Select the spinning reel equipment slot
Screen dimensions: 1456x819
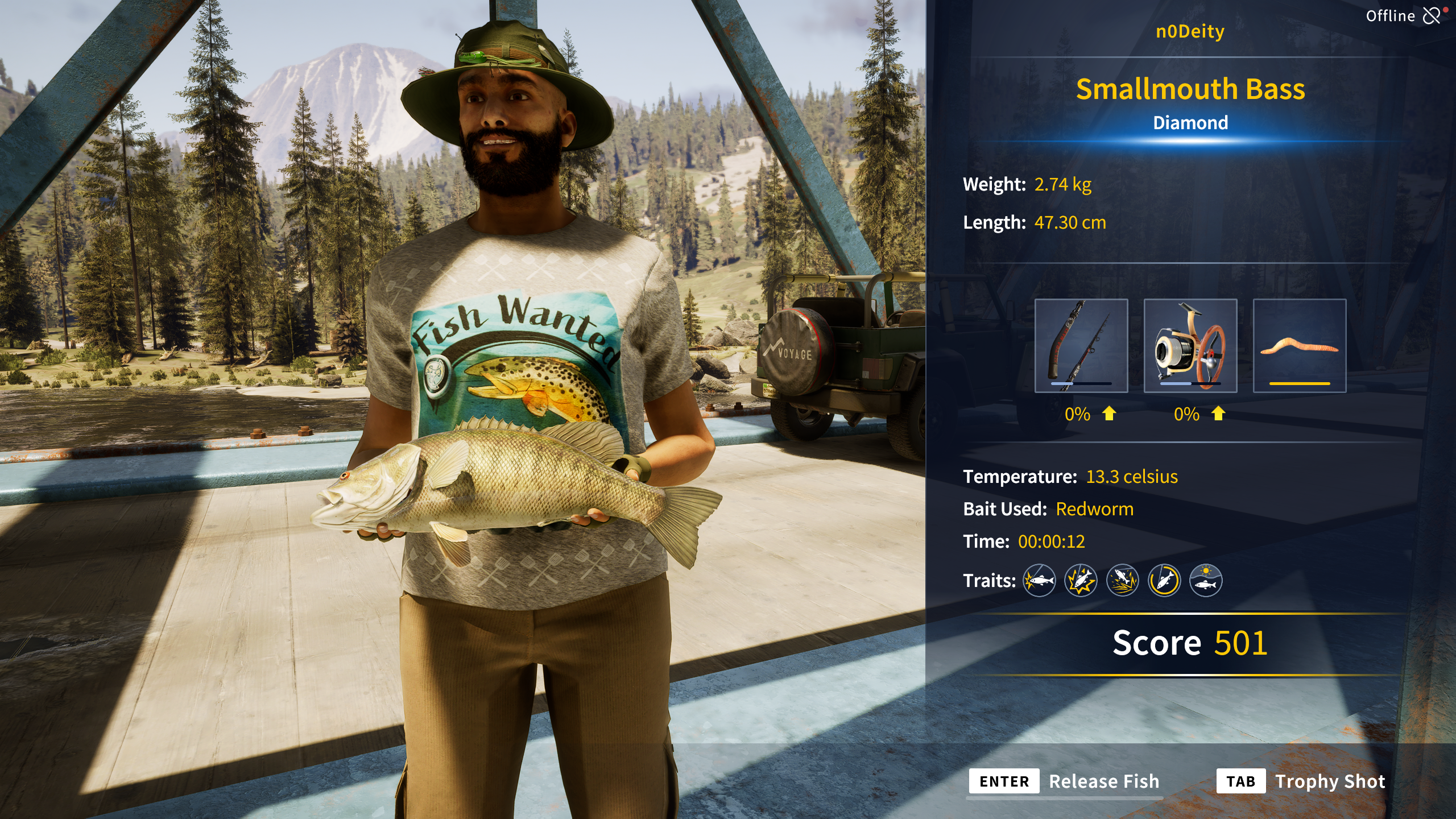1190,345
